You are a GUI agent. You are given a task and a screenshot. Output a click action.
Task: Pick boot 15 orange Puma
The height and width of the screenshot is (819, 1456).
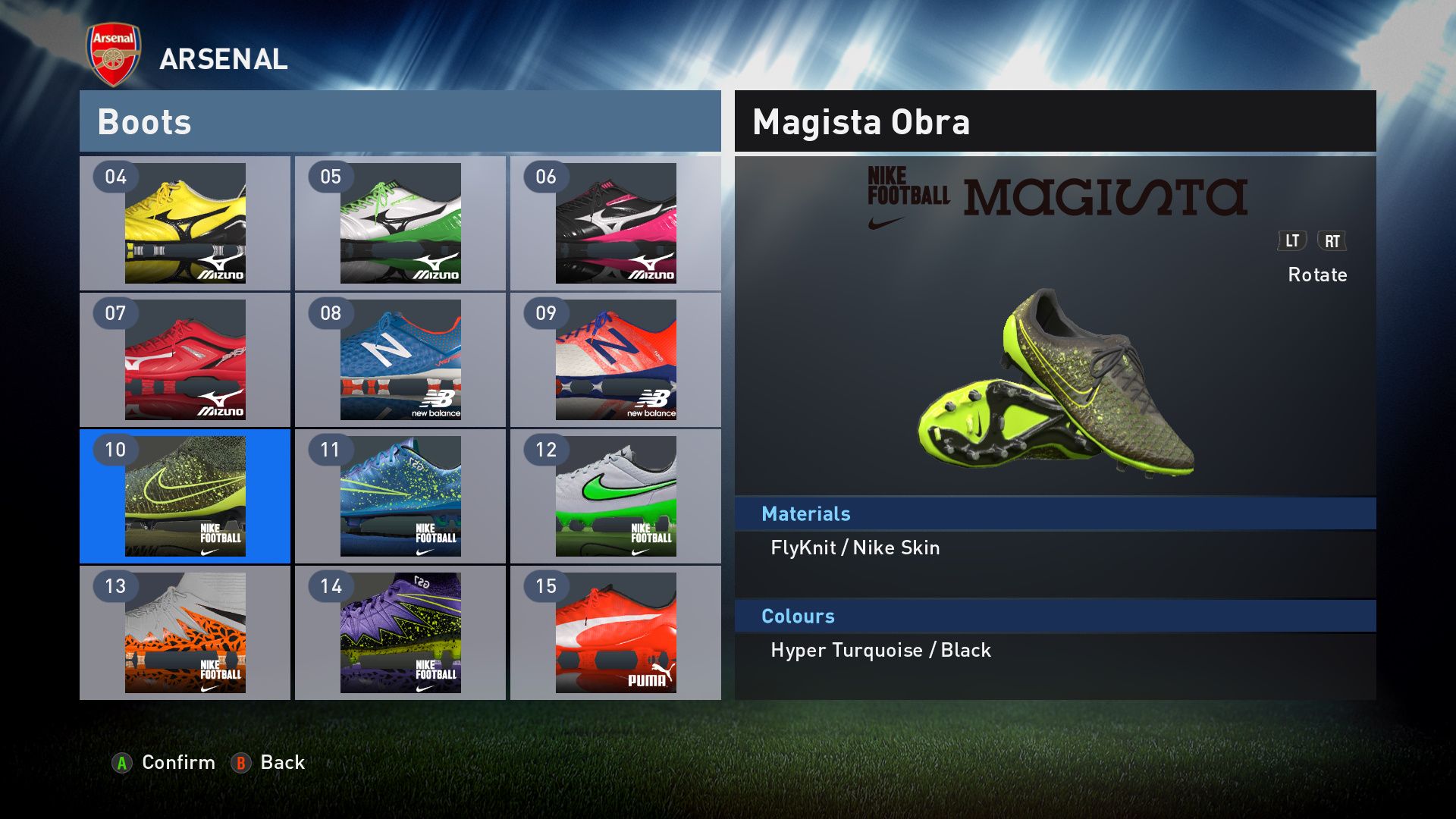click(x=616, y=632)
